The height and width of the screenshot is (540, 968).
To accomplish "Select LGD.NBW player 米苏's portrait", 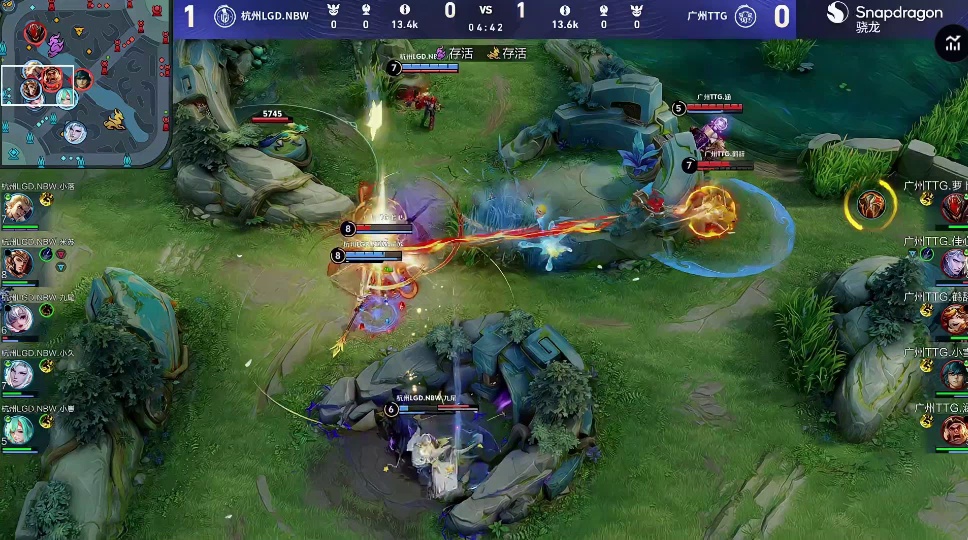I will click(18, 263).
